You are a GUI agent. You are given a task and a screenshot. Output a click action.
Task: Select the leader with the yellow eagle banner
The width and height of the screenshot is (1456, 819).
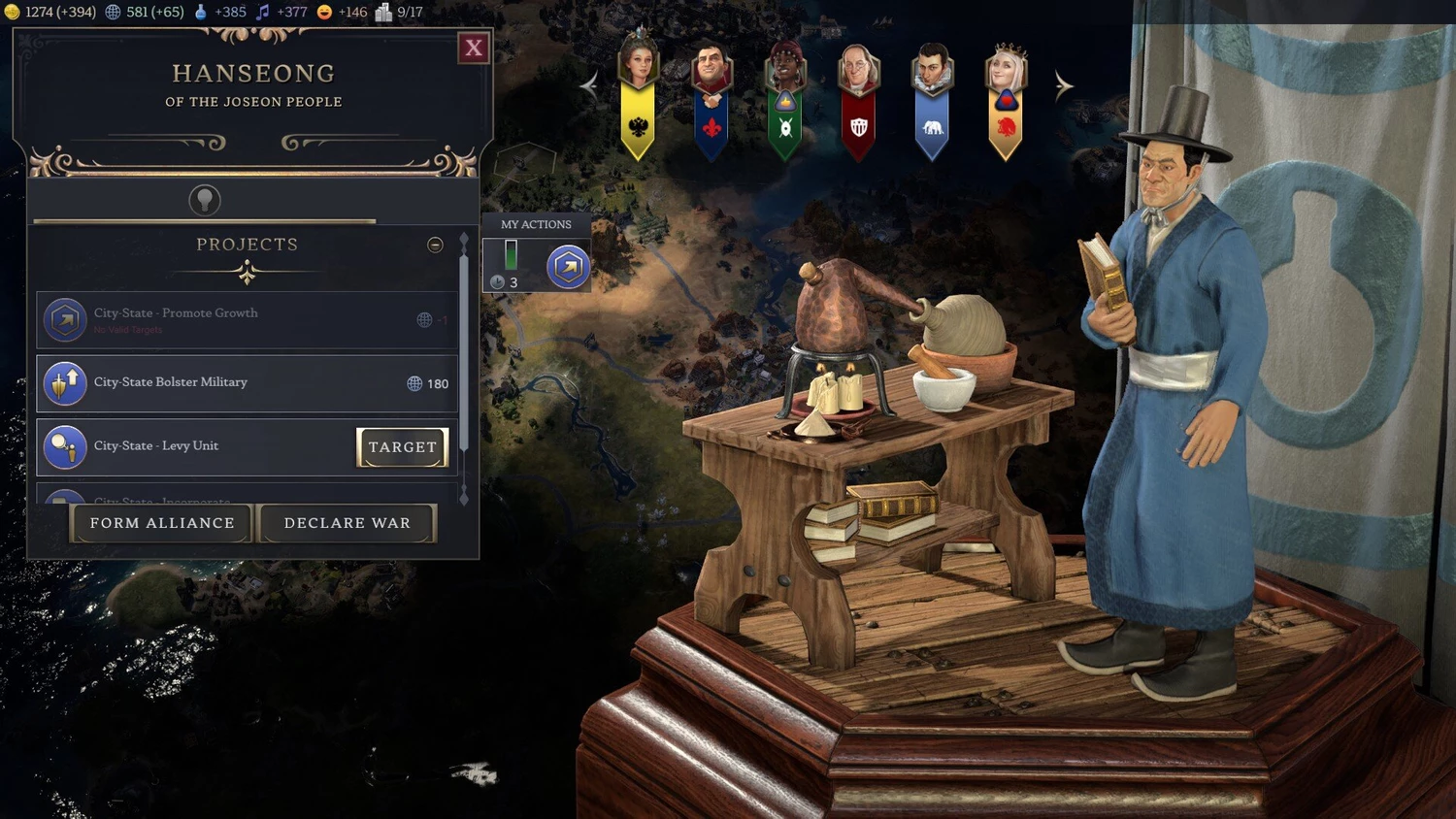pos(639,97)
